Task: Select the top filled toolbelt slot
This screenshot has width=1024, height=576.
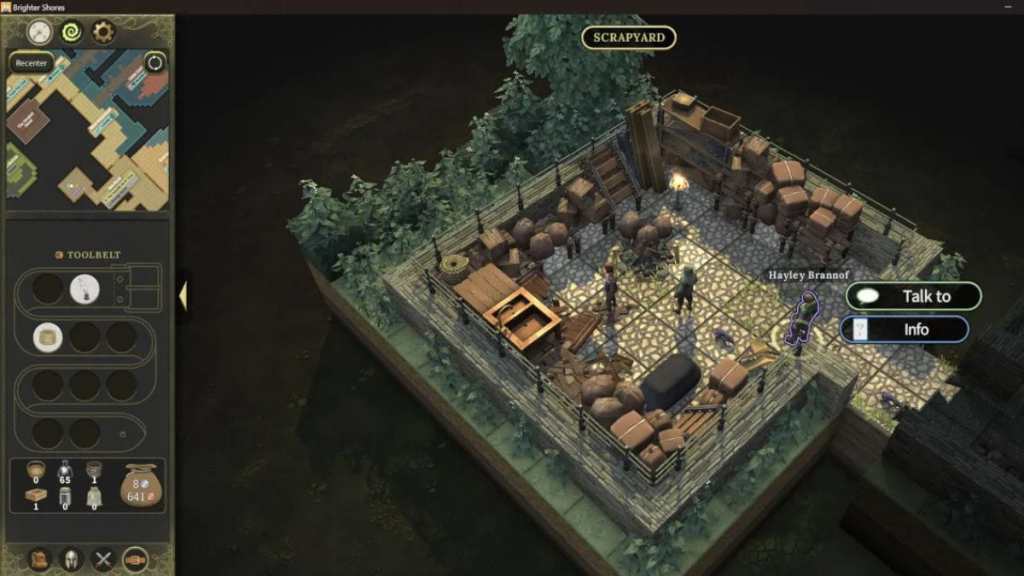Action: (x=85, y=289)
